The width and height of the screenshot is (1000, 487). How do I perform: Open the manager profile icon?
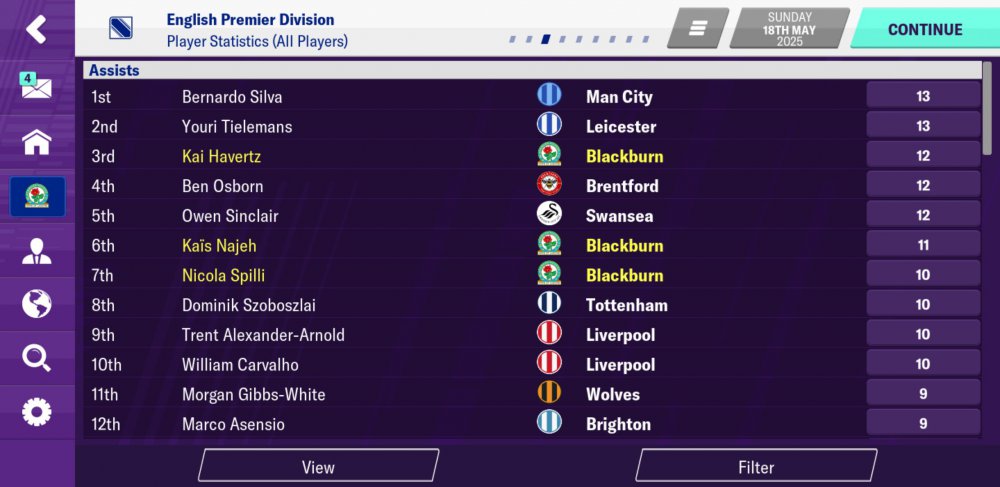click(36, 250)
